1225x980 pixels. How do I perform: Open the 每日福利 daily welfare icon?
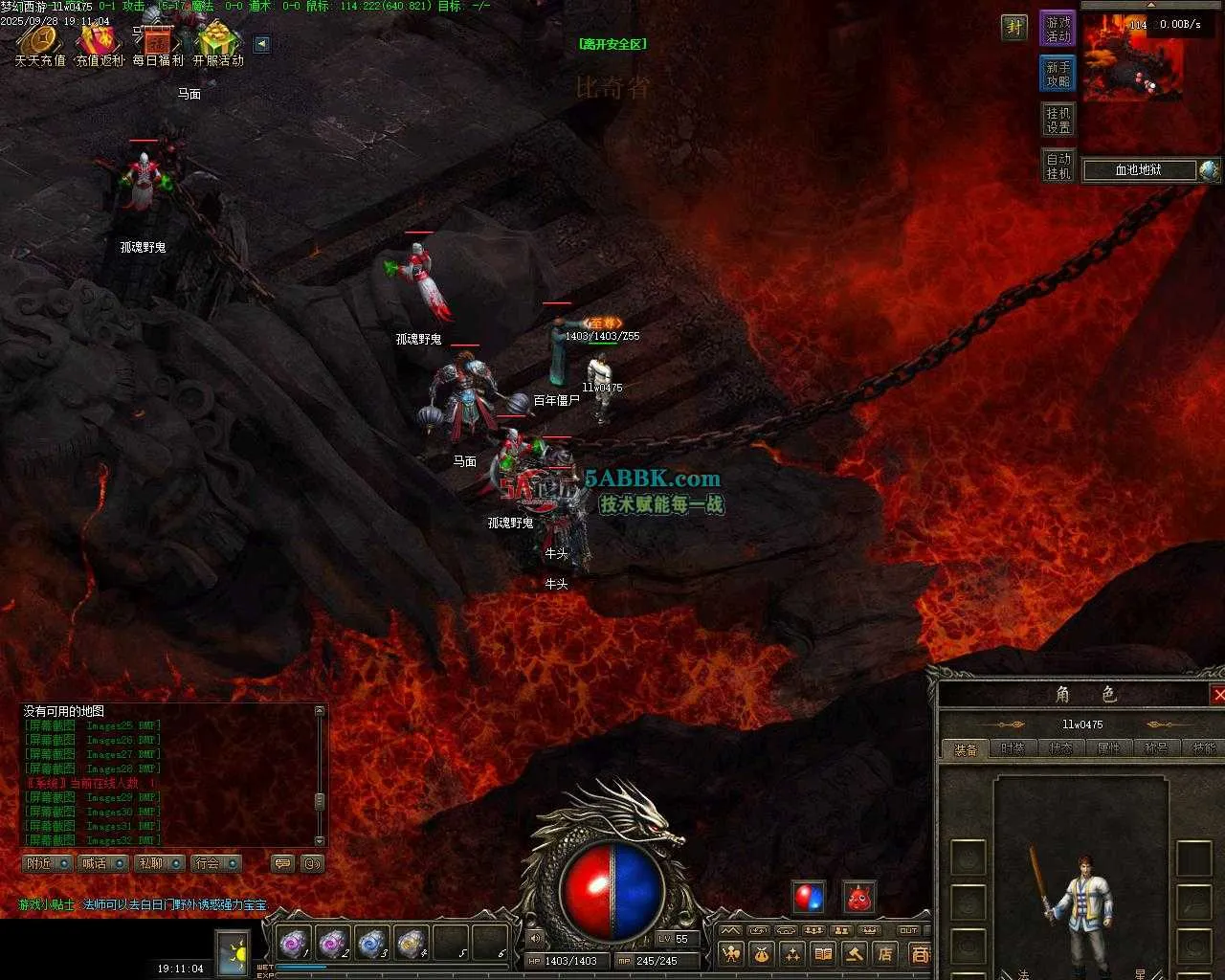[x=158, y=43]
